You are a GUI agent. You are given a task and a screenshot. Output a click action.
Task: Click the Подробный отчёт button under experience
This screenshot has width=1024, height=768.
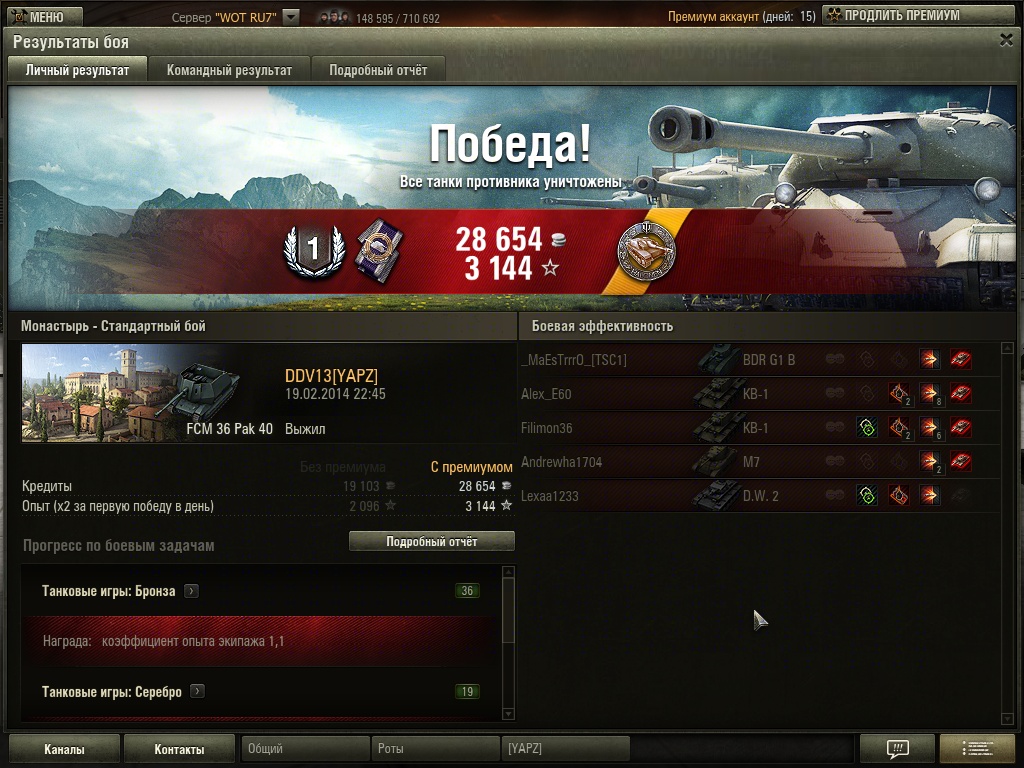[431, 541]
